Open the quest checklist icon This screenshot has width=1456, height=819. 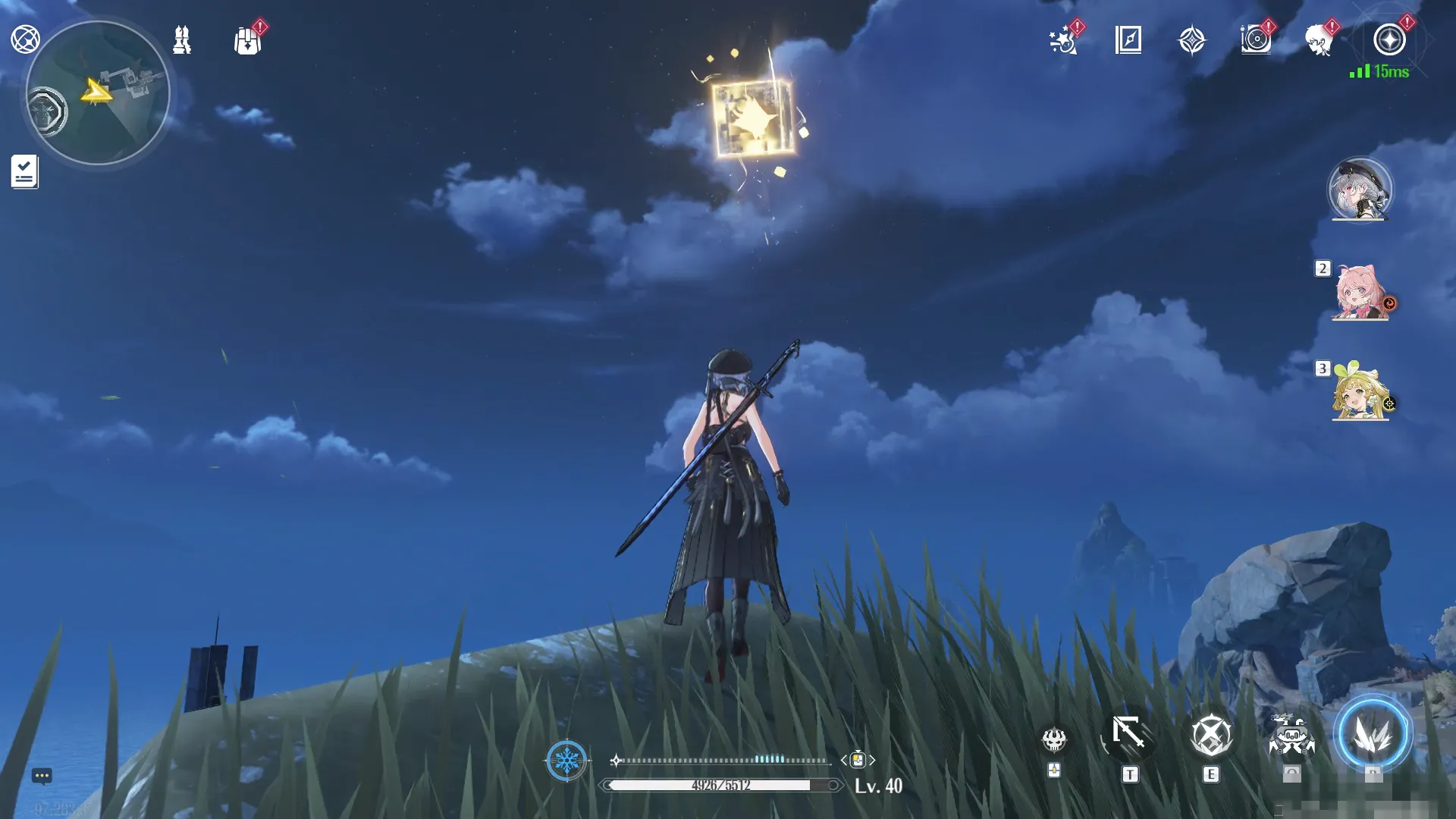coord(24,172)
